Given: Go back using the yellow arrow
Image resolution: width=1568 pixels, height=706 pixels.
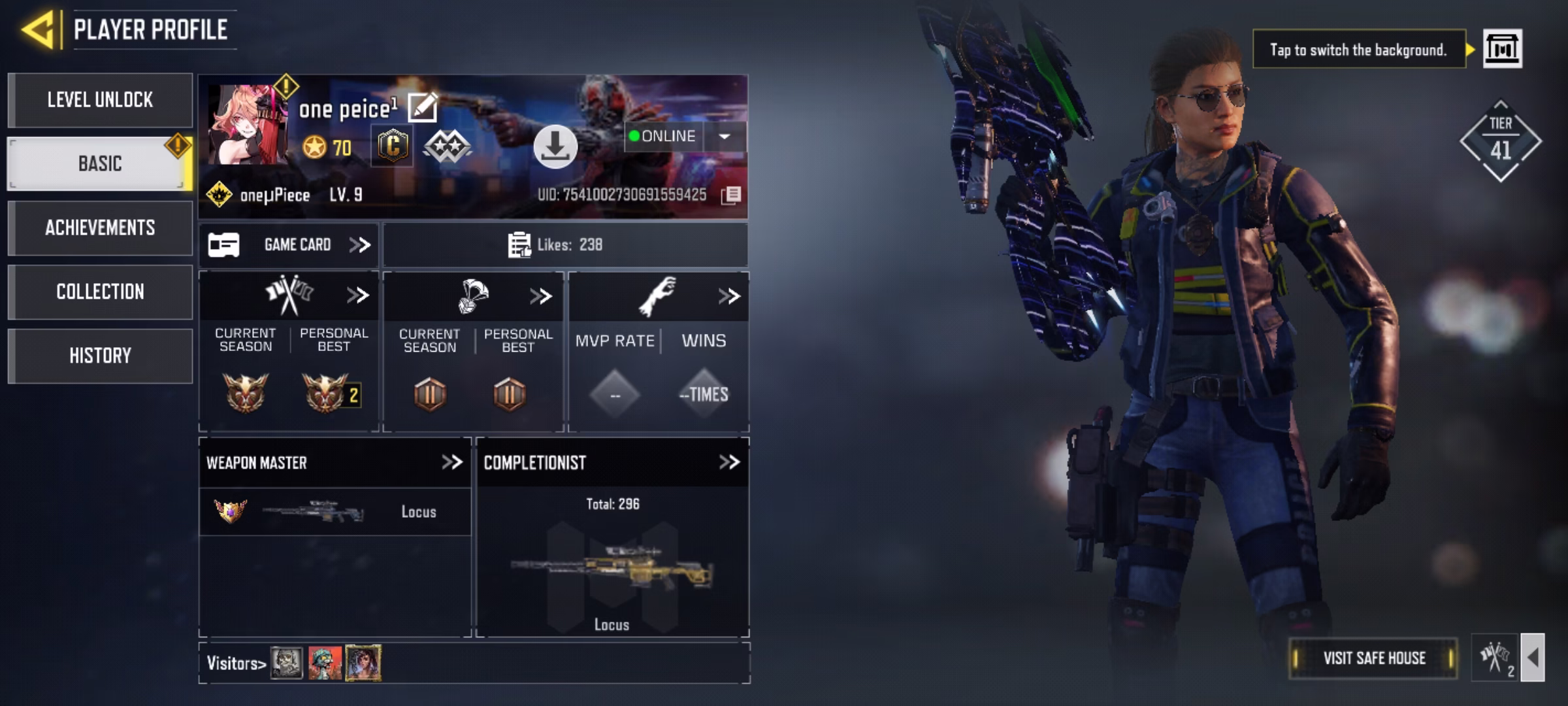Looking at the screenshot, I should tap(38, 30).
